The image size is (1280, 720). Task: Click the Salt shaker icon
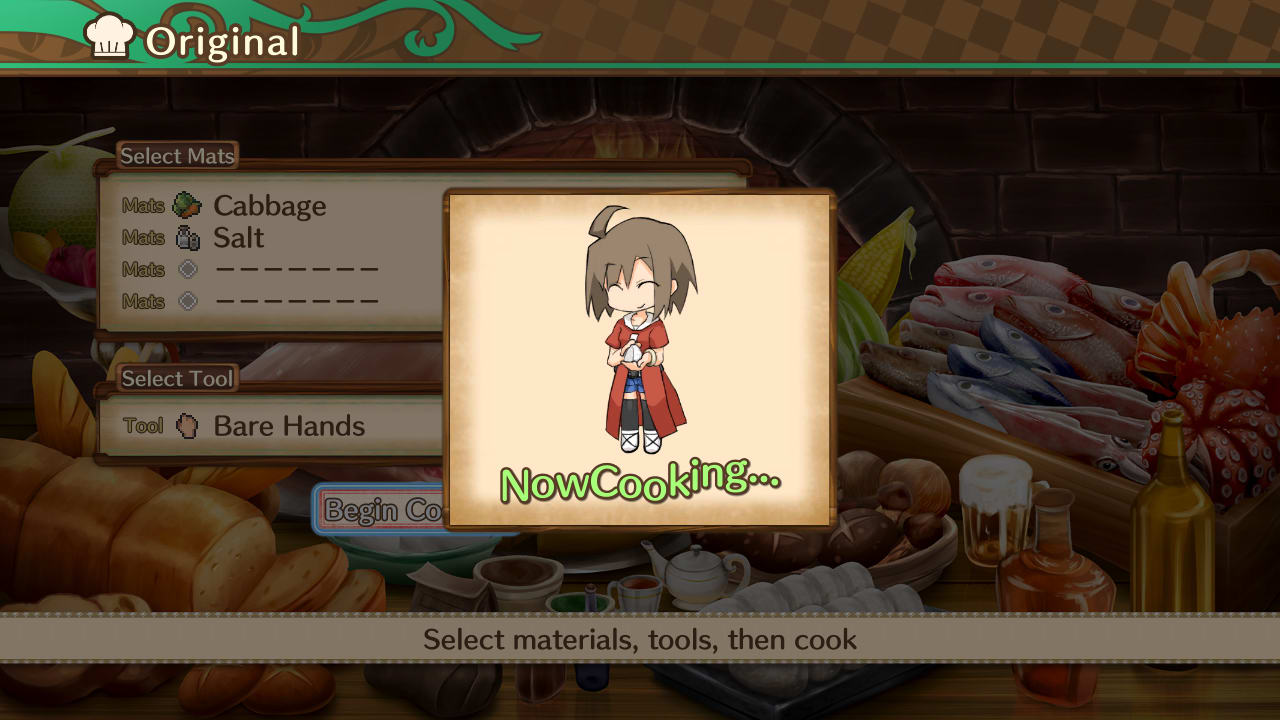point(190,236)
